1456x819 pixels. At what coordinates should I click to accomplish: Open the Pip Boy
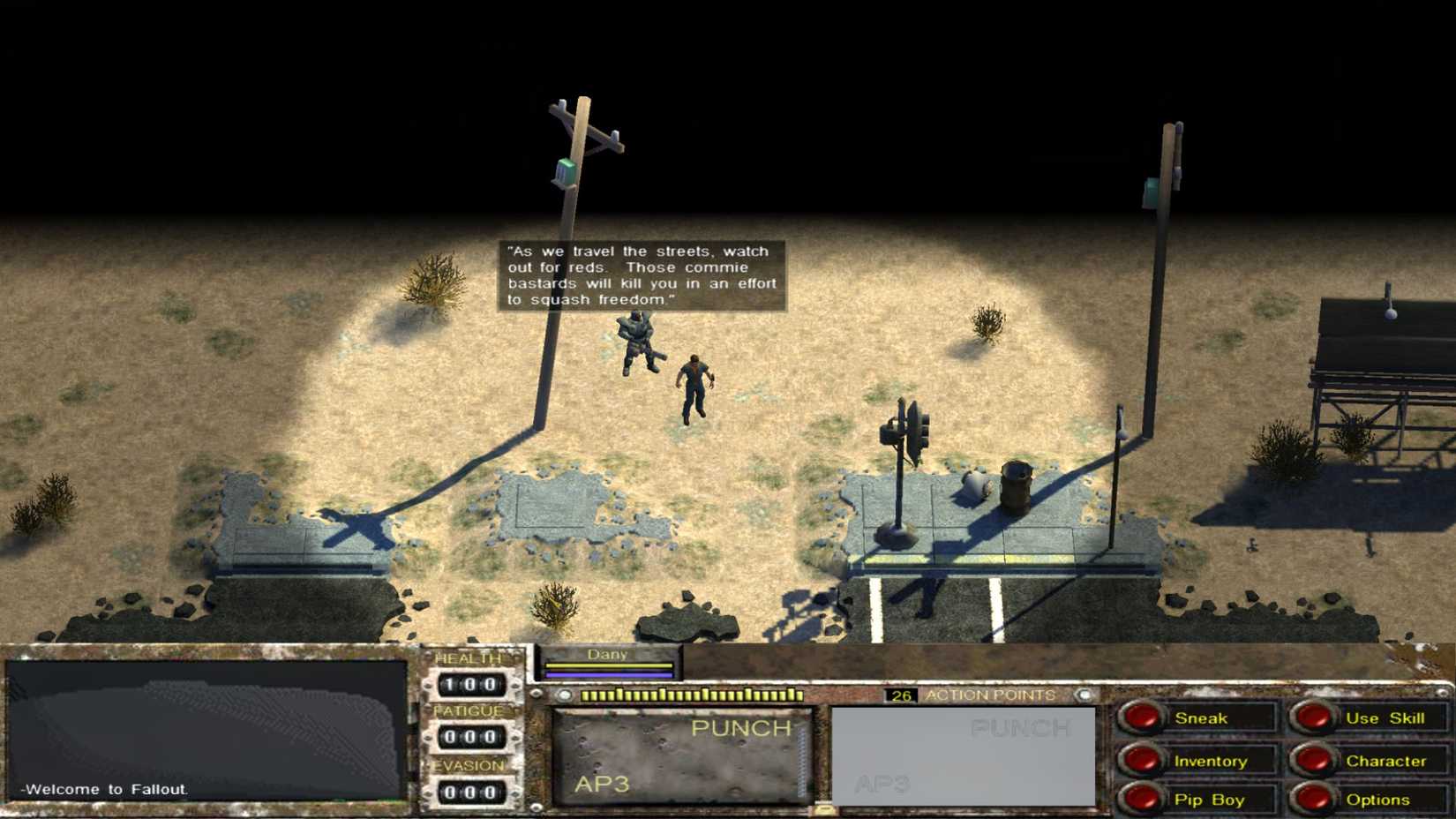coord(1209,799)
